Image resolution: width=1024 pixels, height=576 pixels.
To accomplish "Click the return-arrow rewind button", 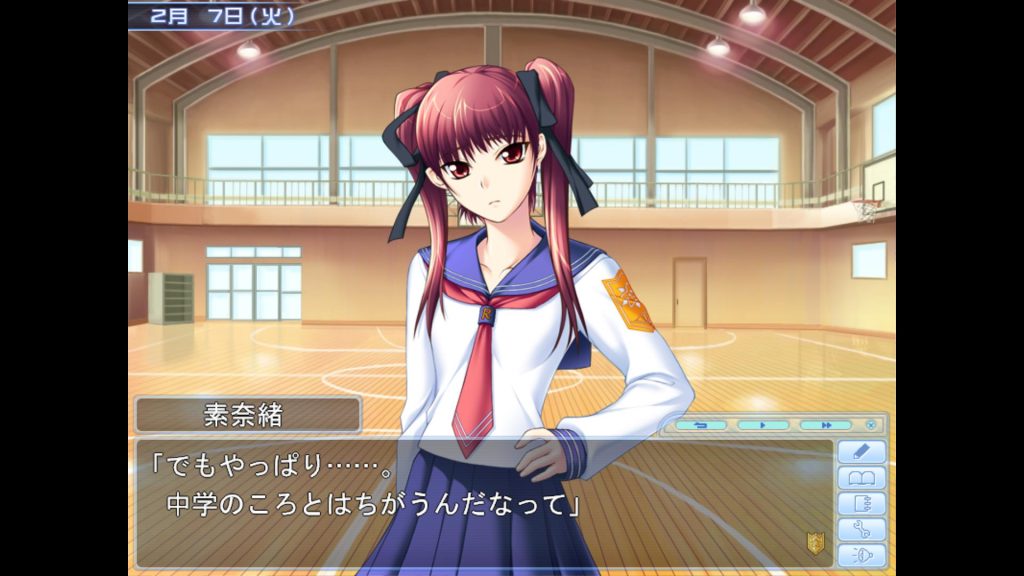I will pos(700,425).
